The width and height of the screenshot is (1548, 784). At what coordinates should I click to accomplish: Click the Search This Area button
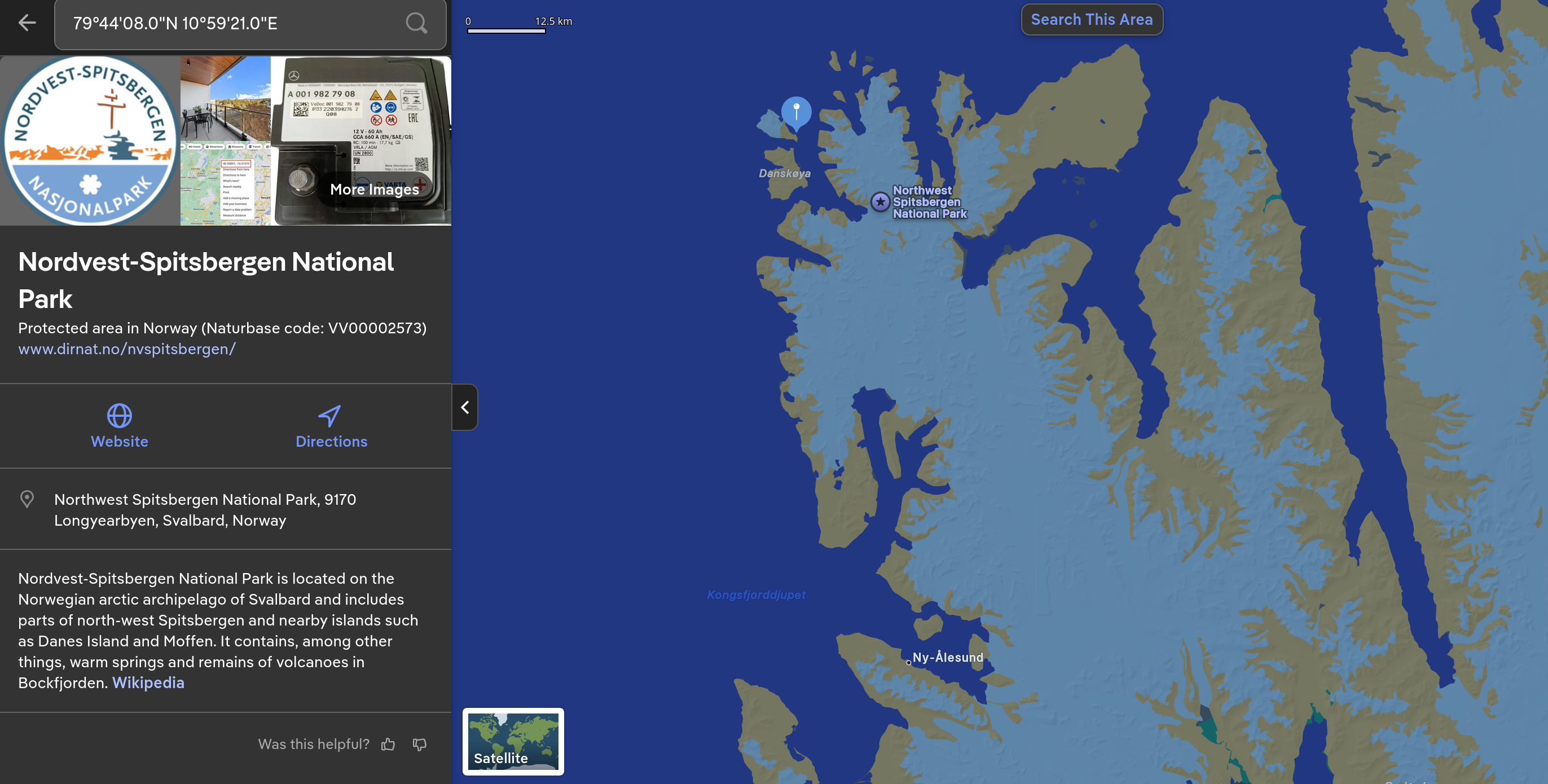(x=1091, y=19)
